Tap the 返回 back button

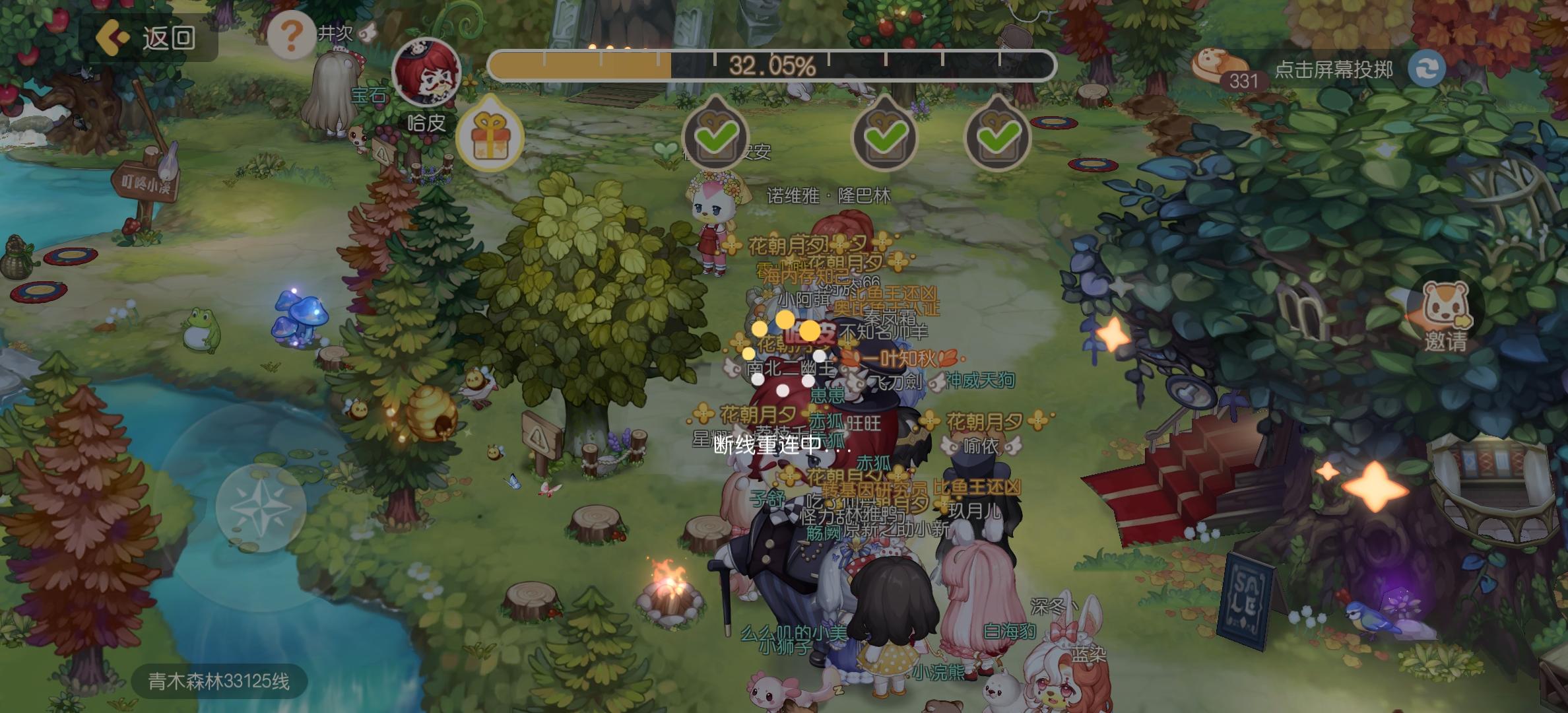click(x=153, y=40)
